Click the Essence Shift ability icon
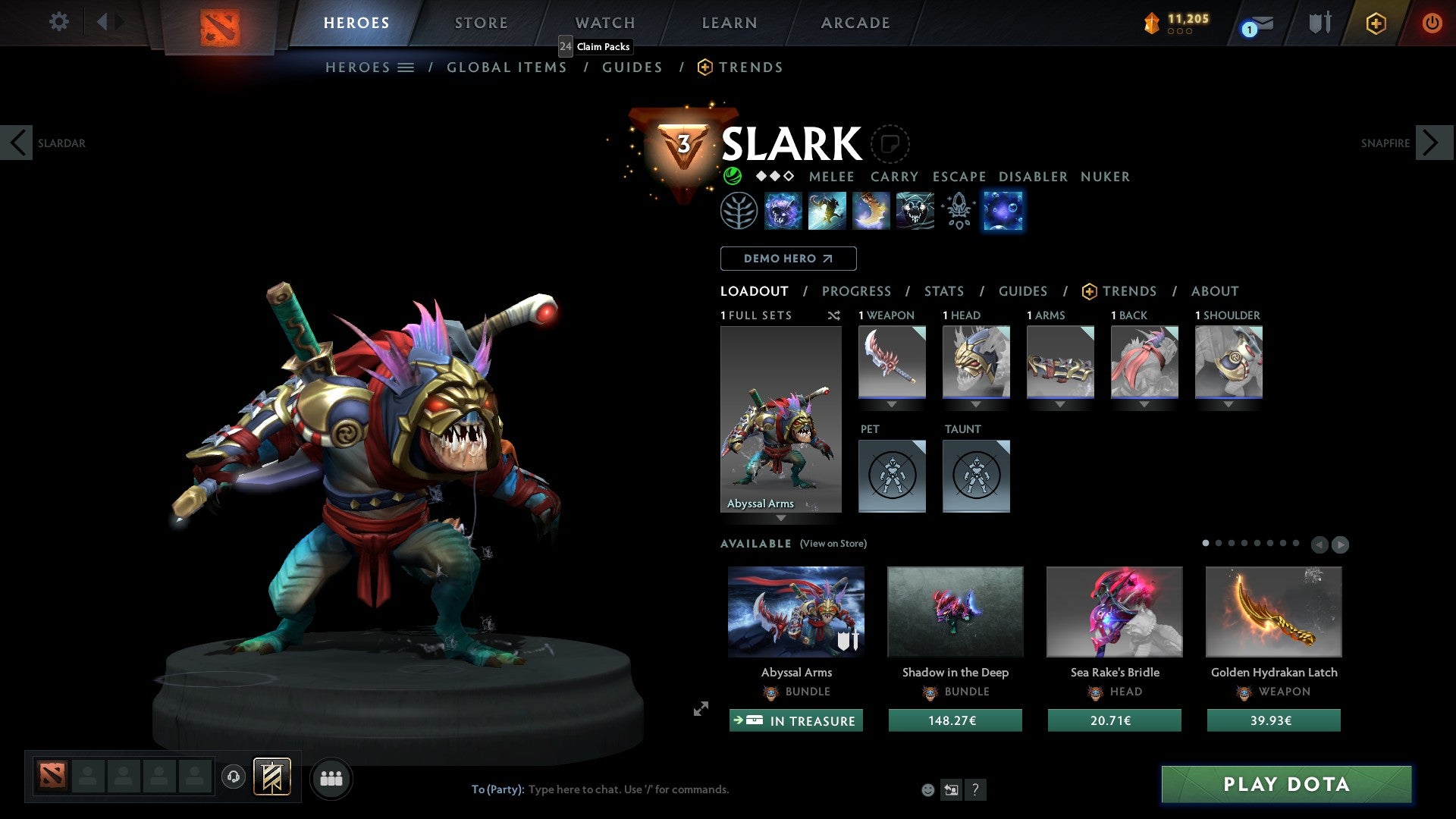This screenshot has height=819, width=1456. [871, 211]
